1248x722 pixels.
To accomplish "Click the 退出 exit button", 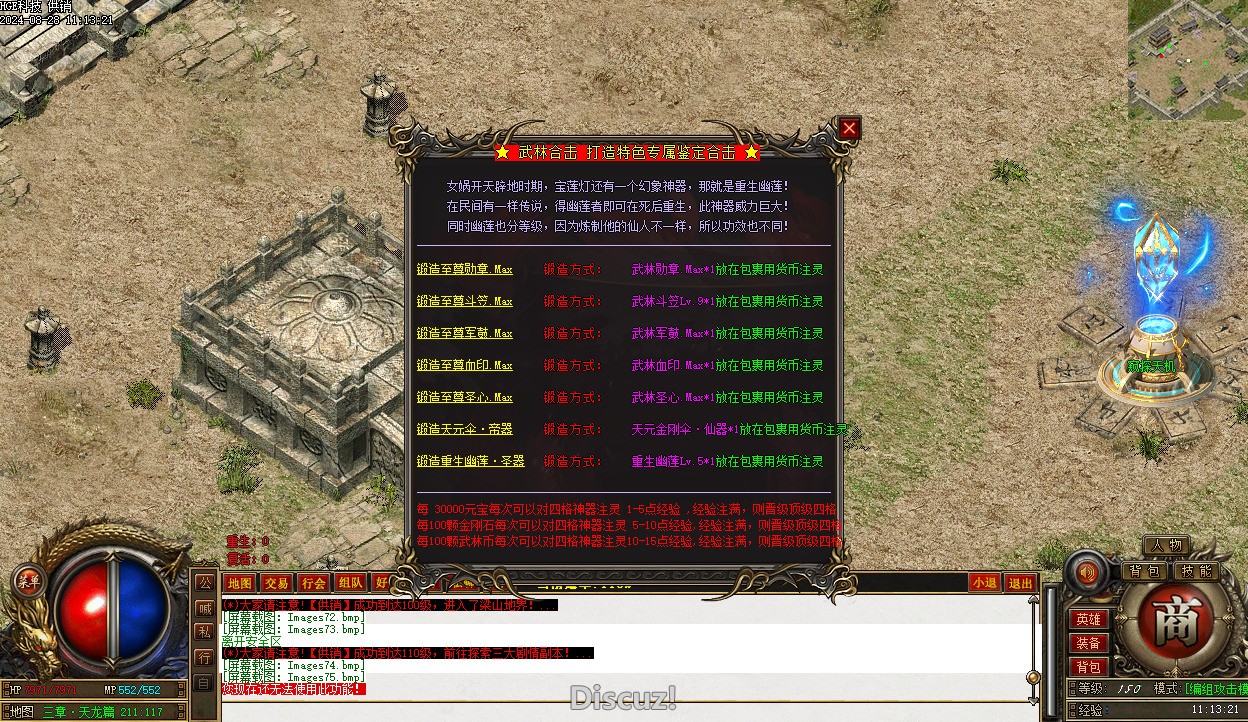I will [x=1020, y=583].
